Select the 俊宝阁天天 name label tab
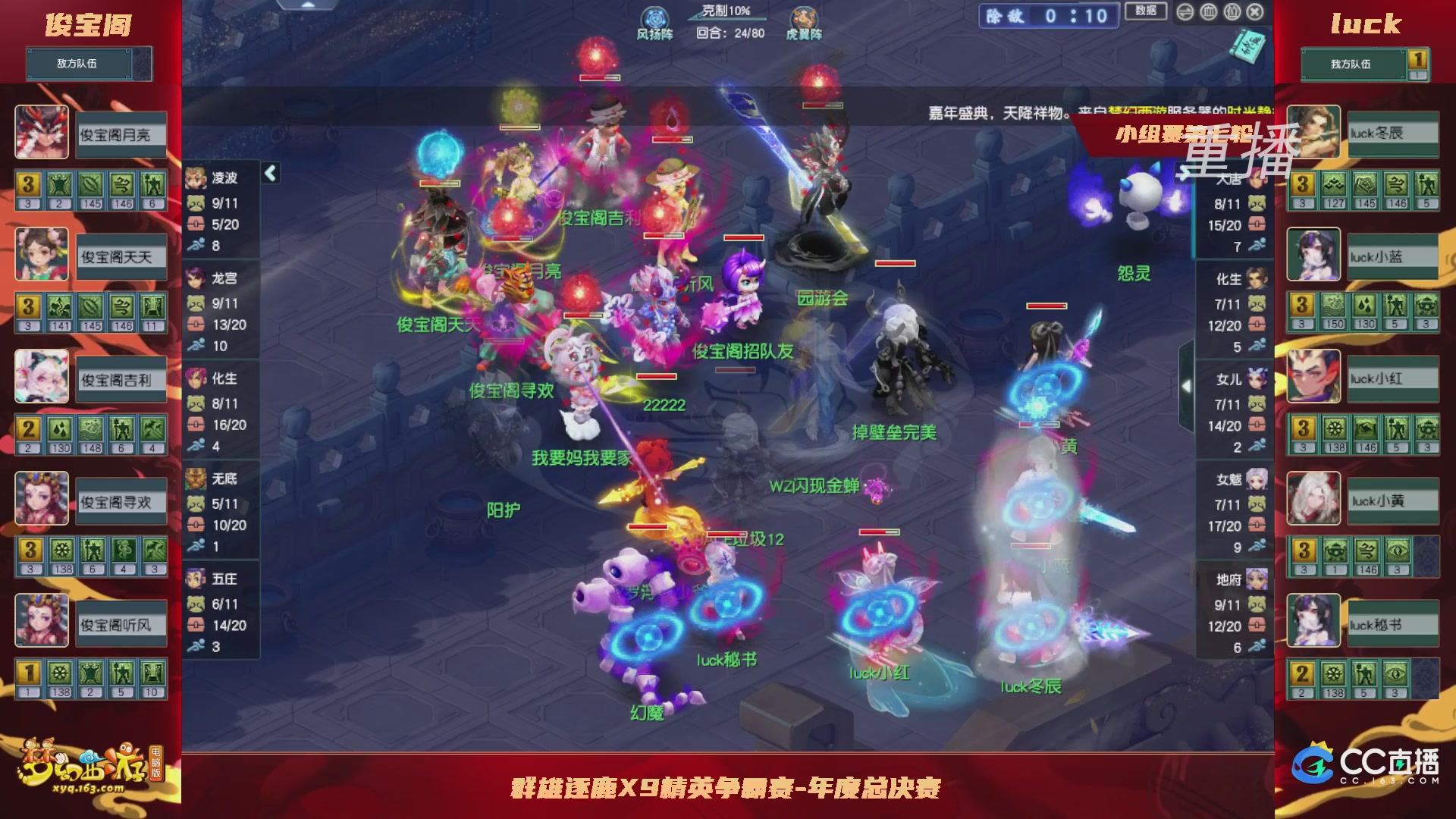Image resolution: width=1456 pixels, height=819 pixels. pos(120,256)
